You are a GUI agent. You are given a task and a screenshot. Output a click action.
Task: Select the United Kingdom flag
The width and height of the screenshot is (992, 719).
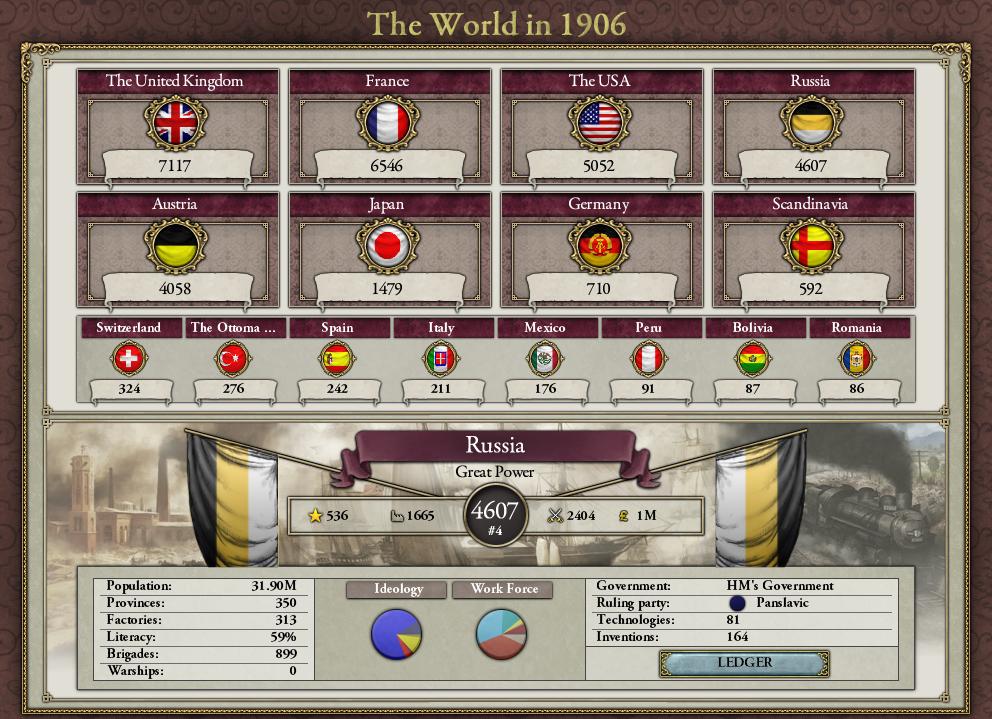click(175, 123)
